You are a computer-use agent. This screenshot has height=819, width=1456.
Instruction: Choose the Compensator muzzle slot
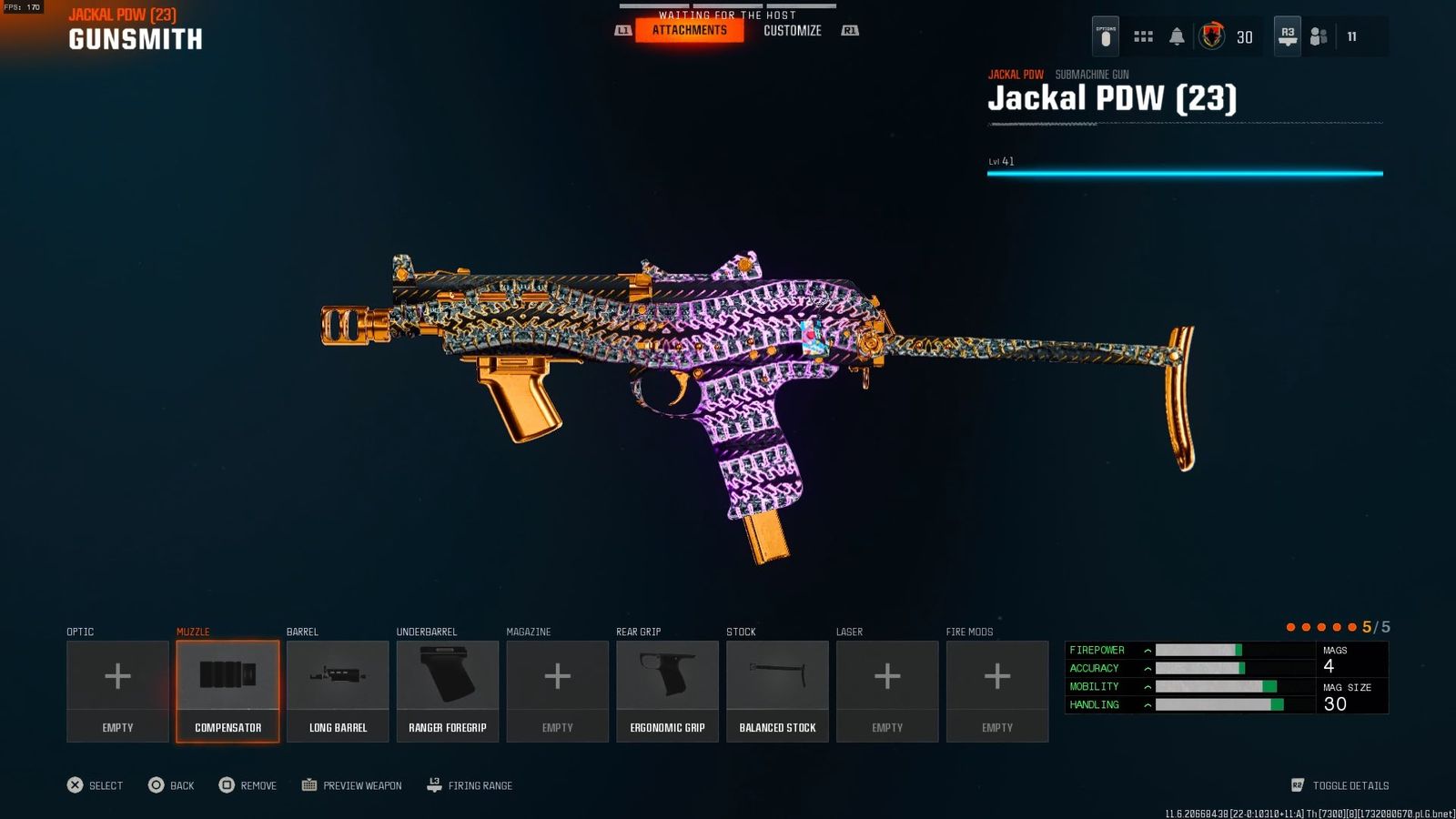point(227,691)
